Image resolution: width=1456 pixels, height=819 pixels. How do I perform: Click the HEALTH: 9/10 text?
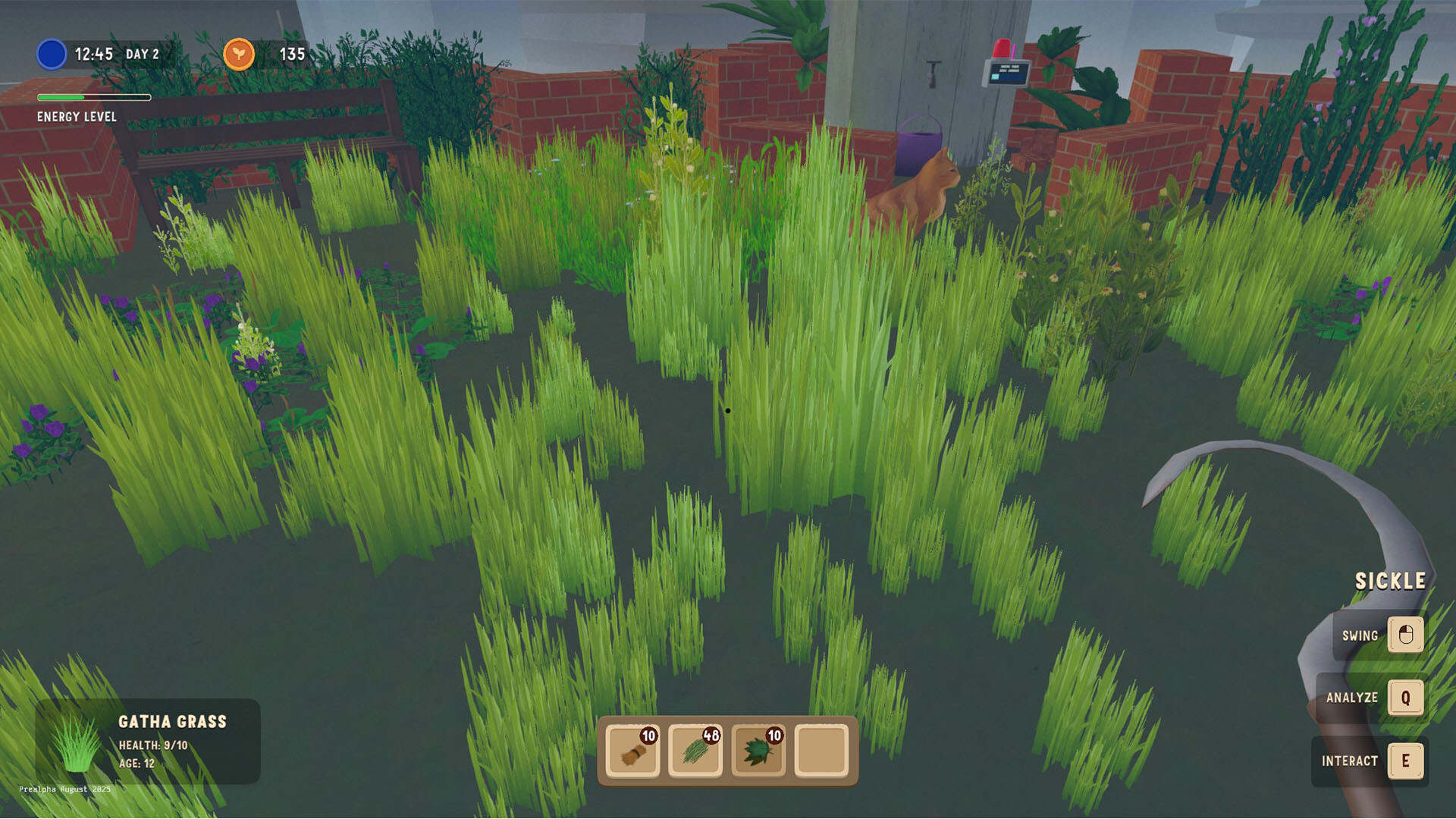tap(154, 745)
